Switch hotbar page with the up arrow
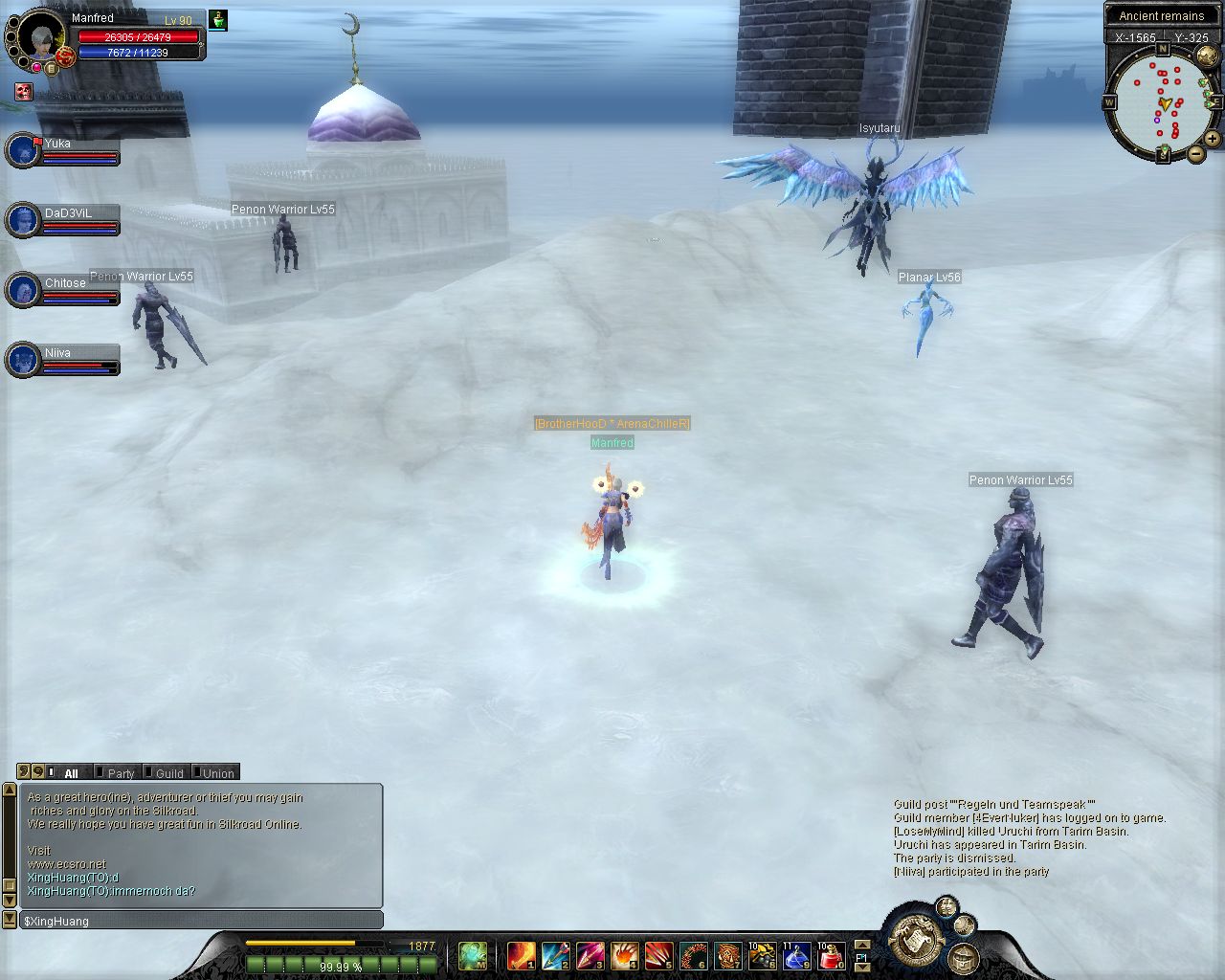Screen dimensions: 1225x980 [861, 945]
